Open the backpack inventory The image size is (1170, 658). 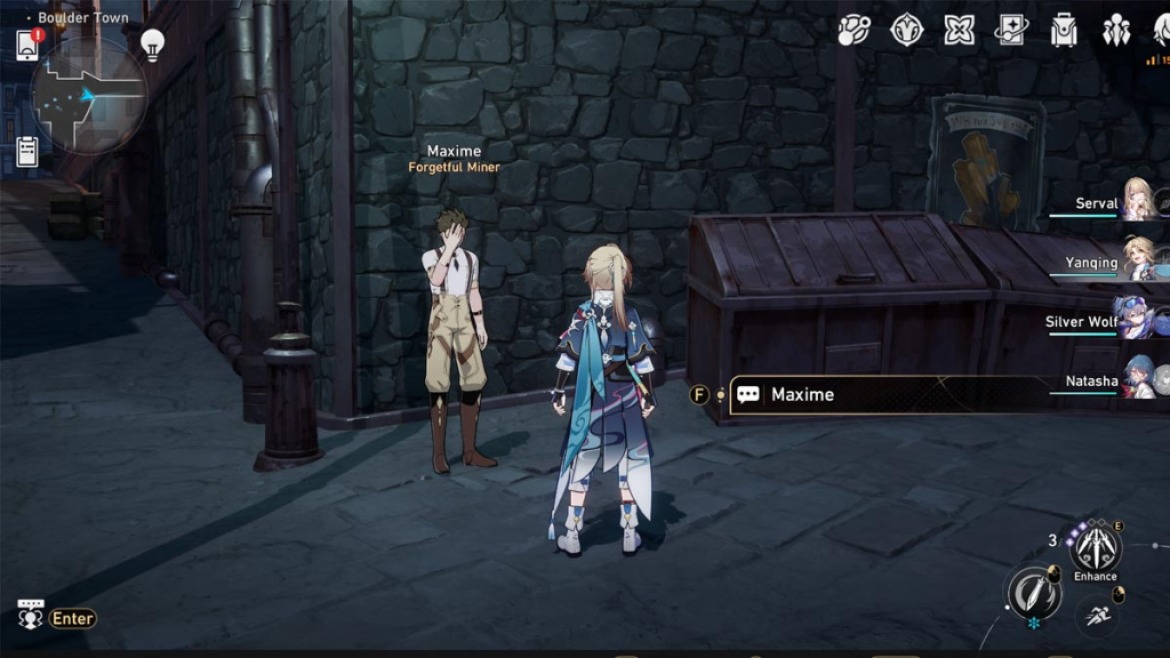pos(1064,31)
